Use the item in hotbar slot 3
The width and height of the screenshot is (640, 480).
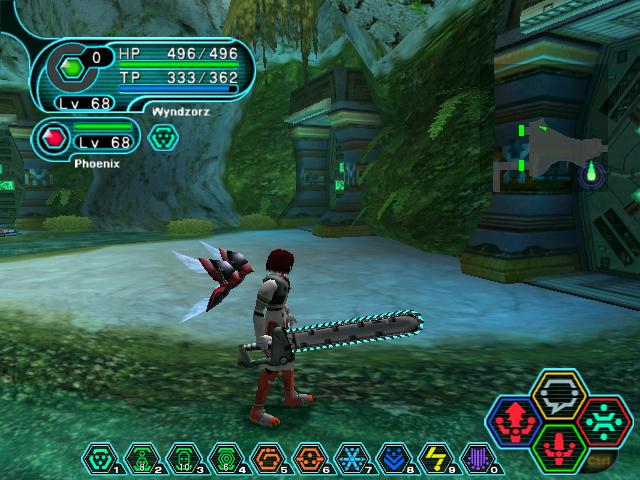(x=183, y=457)
